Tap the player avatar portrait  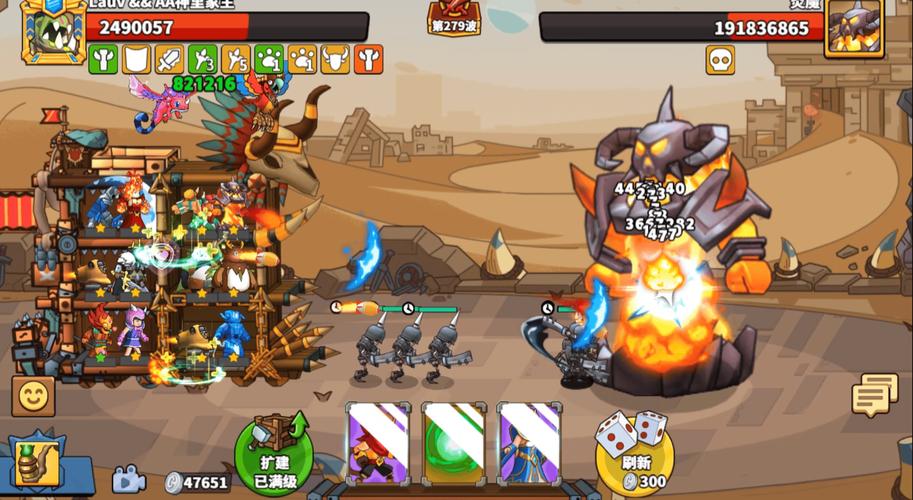tap(52, 30)
